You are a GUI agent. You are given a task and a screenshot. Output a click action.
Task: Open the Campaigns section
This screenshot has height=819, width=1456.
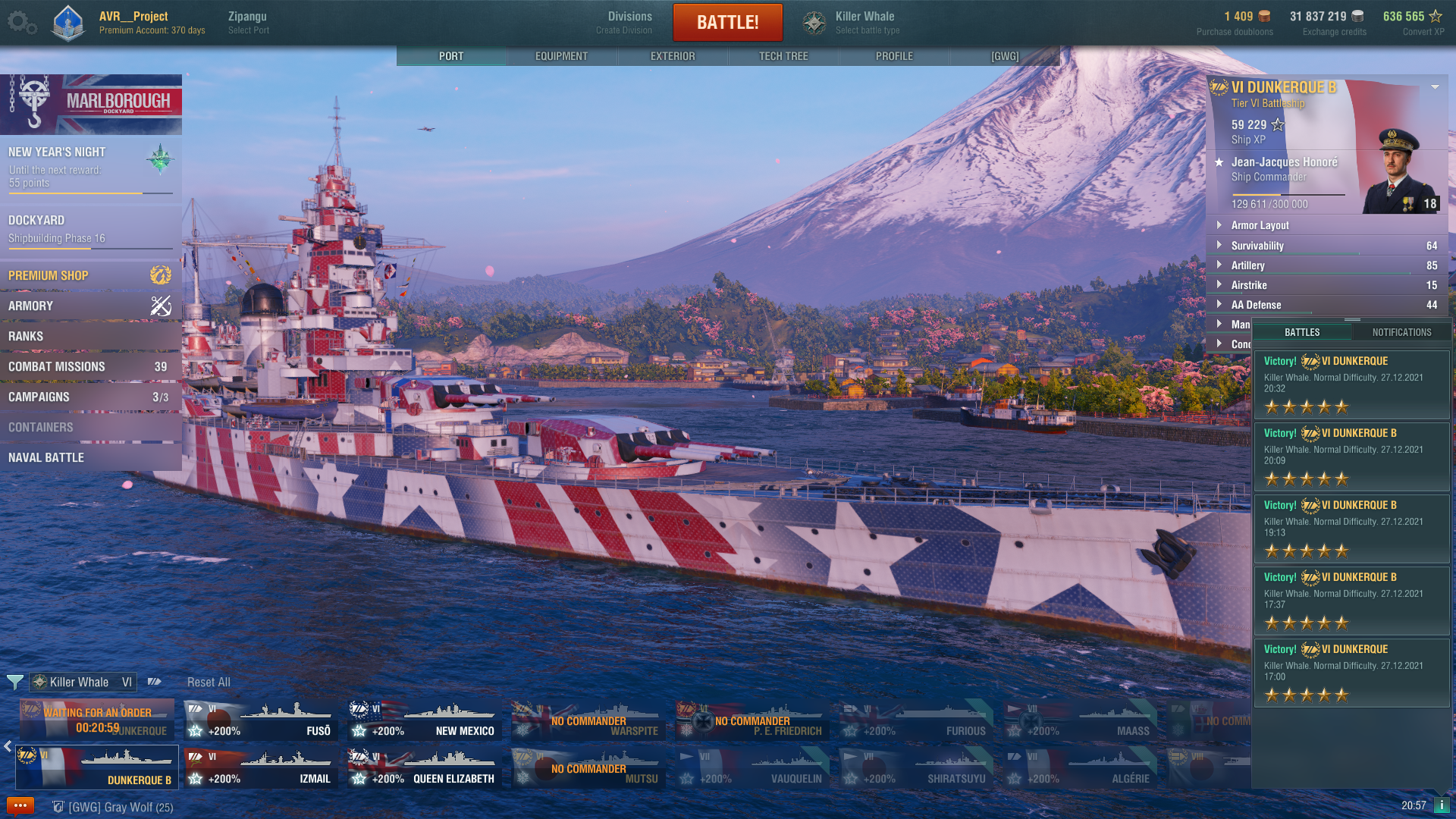(89, 397)
